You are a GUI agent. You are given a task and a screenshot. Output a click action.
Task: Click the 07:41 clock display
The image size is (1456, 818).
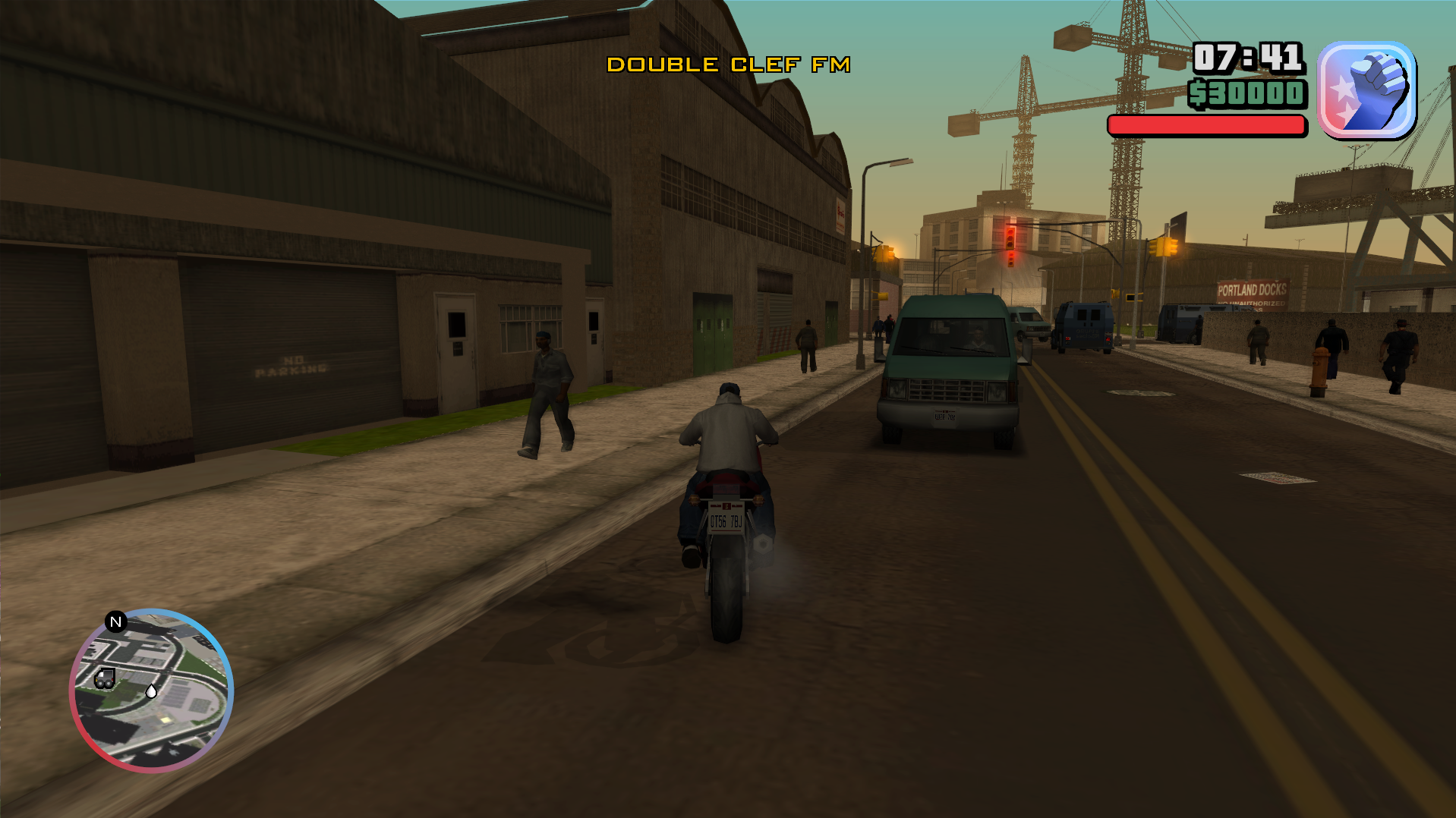(x=1246, y=56)
